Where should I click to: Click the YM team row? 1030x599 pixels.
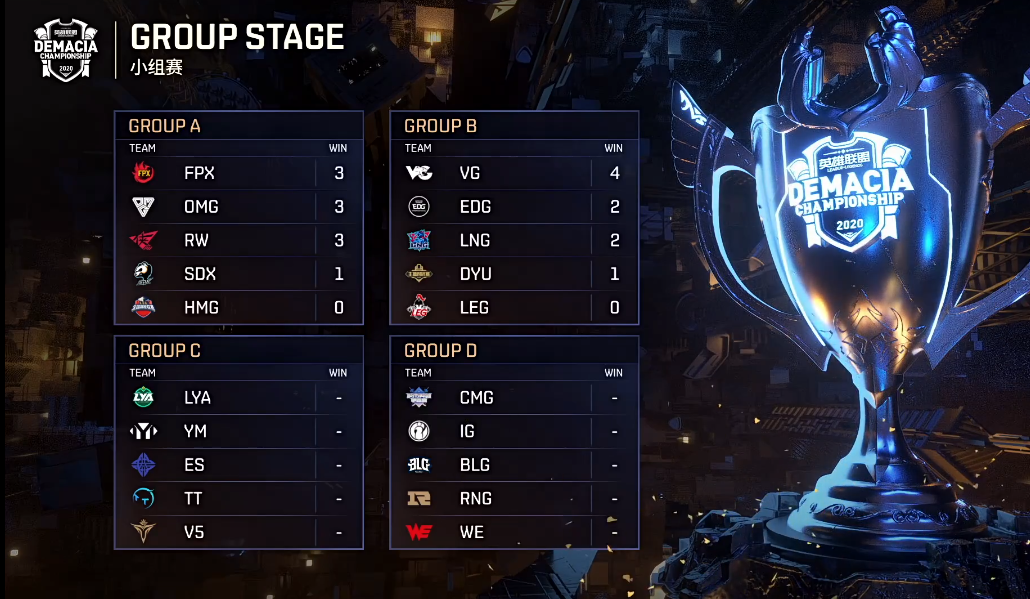point(238,431)
